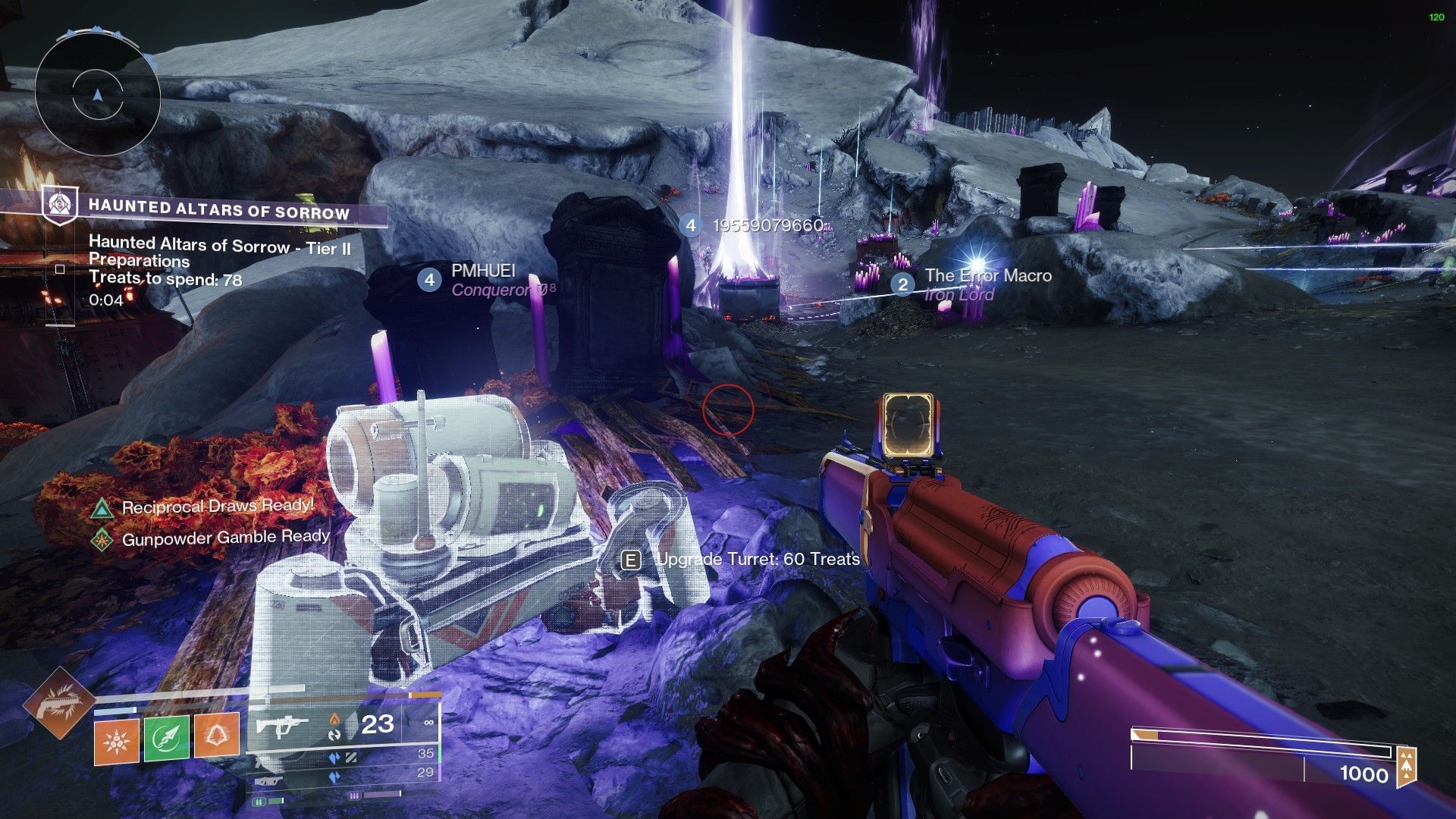Select The Error Macro's nameplate
Viewport: 1456px width, 819px height.
[987, 276]
